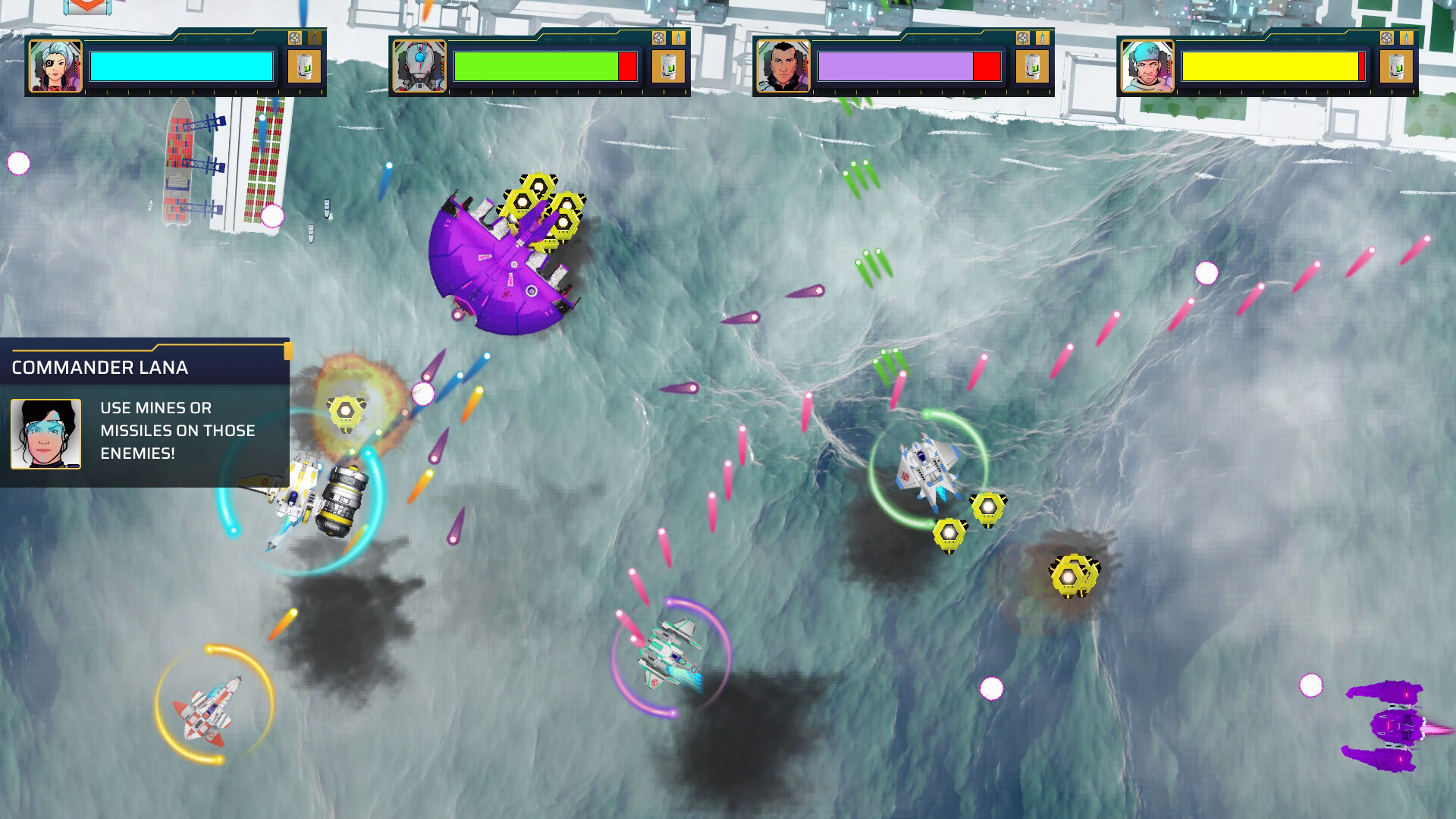Image resolution: width=1456 pixels, height=819 pixels.
Task: Select the mine icon on Player 1's HUD
Action: 295,38
